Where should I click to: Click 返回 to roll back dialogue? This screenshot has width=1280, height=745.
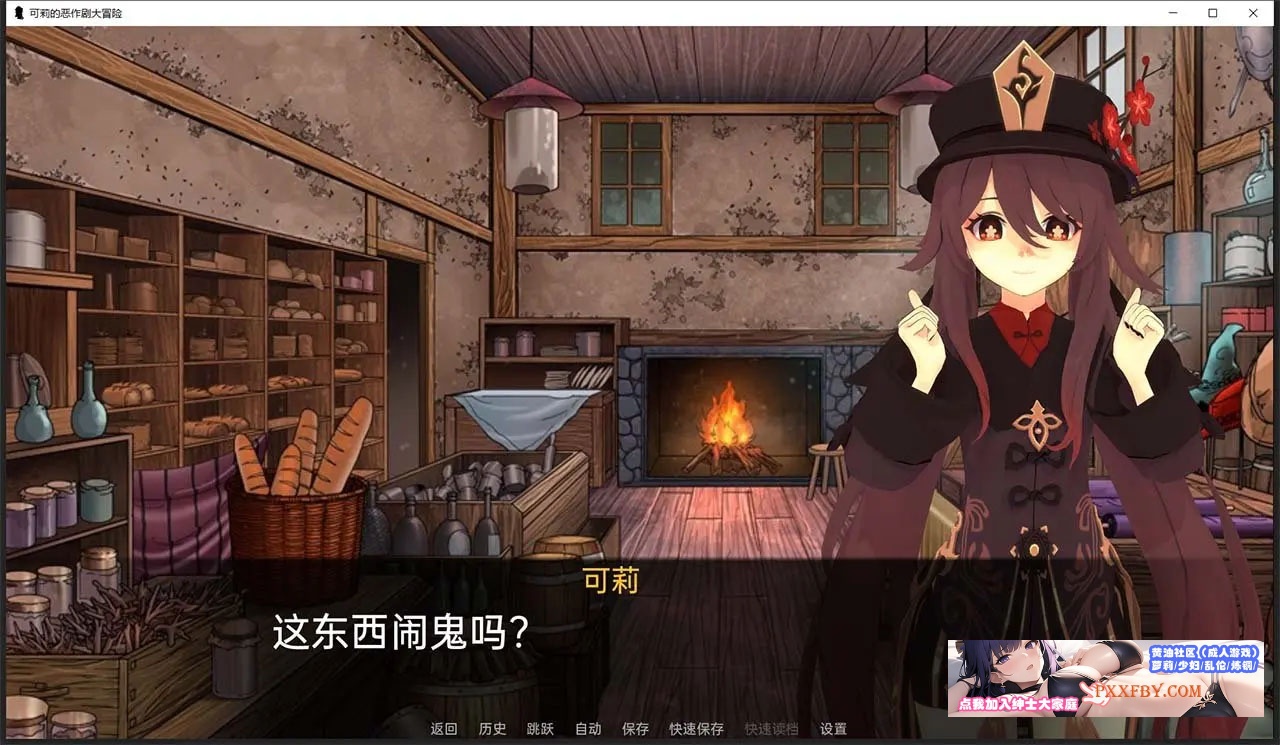tap(444, 730)
